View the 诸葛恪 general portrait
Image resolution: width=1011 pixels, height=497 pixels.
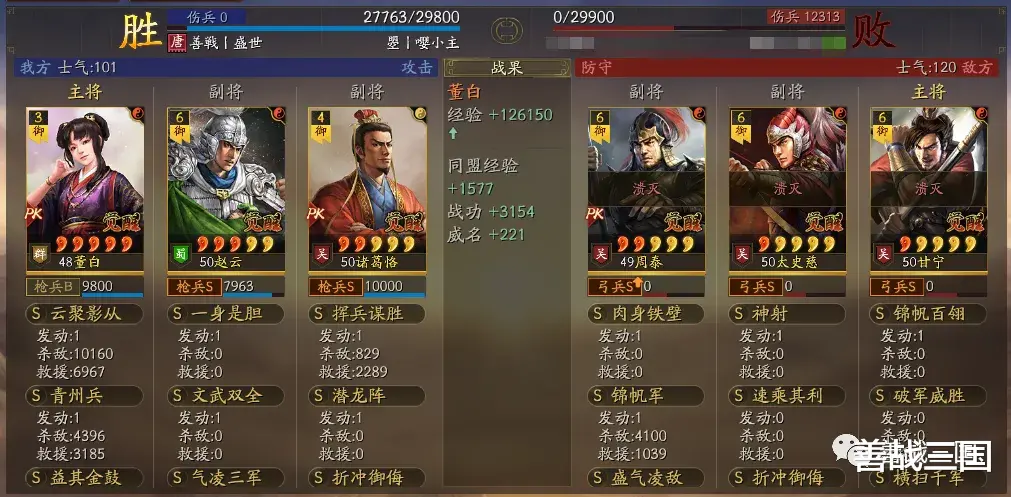click(367, 190)
